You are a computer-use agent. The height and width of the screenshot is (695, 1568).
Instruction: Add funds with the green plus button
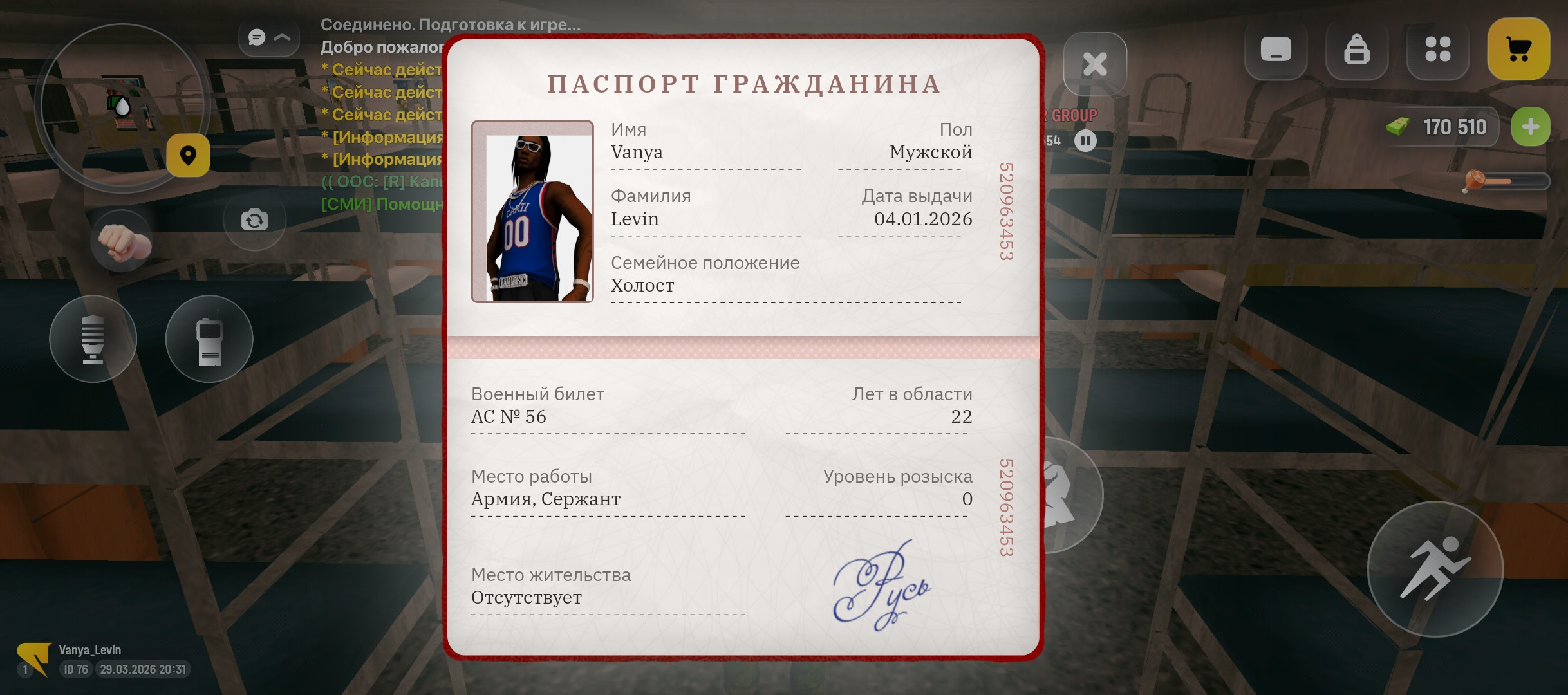[1531, 127]
